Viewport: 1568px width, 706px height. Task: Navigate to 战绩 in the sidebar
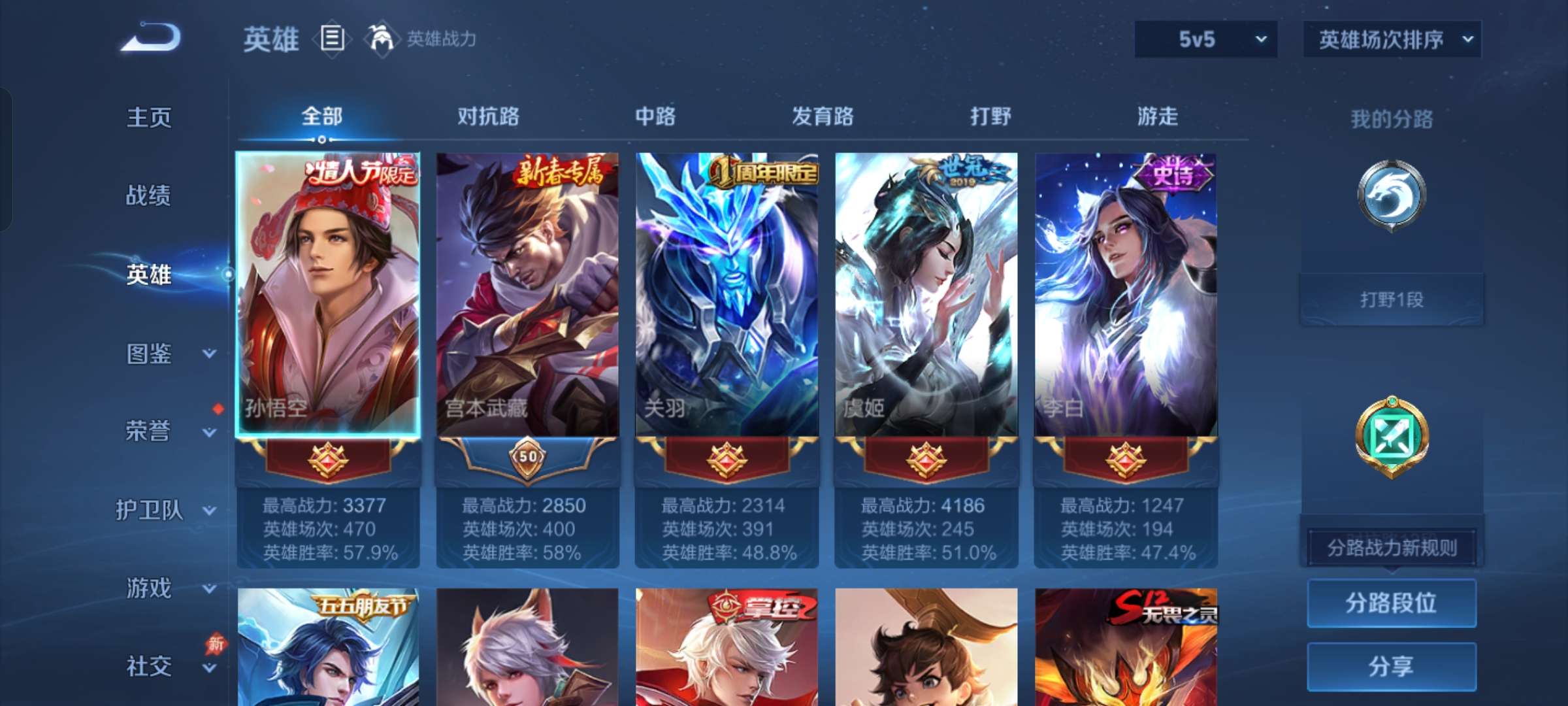(150, 196)
